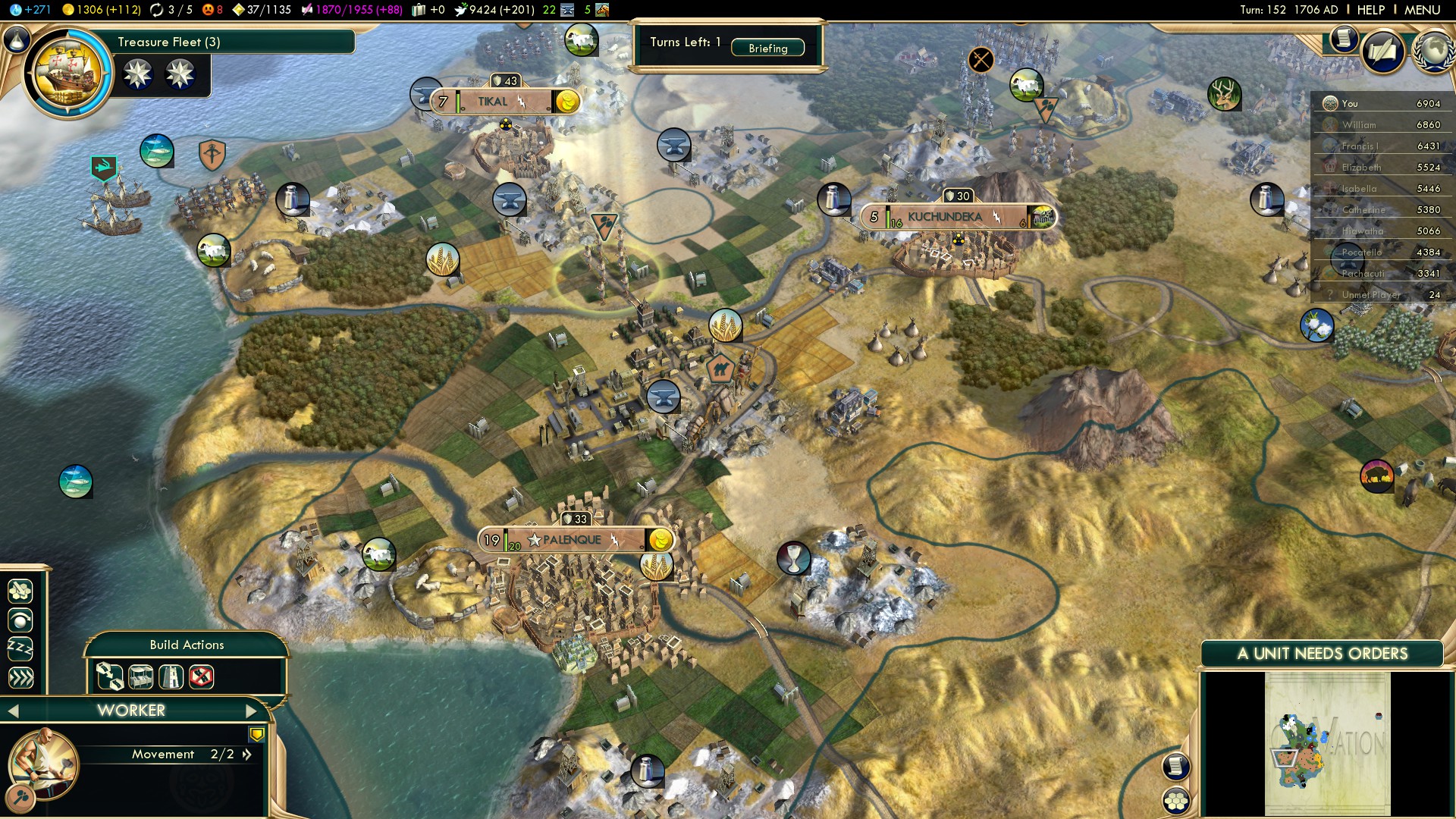This screenshot has width=1456, height=819.
Task: Select the build road-to action
Action: pos(109,676)
